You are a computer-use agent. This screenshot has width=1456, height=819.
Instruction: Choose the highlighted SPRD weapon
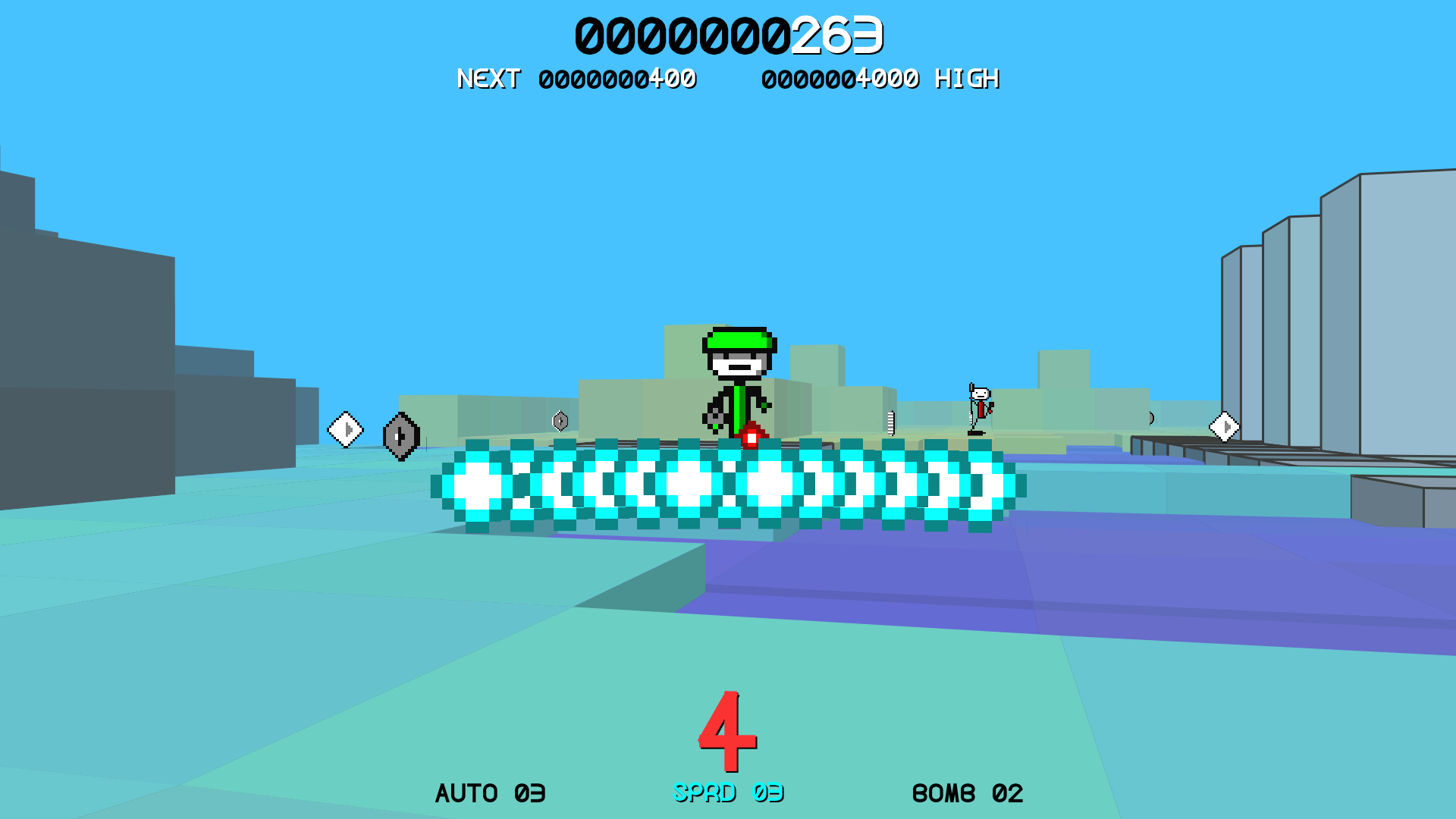pyautogui.click(x=728, y=792)
